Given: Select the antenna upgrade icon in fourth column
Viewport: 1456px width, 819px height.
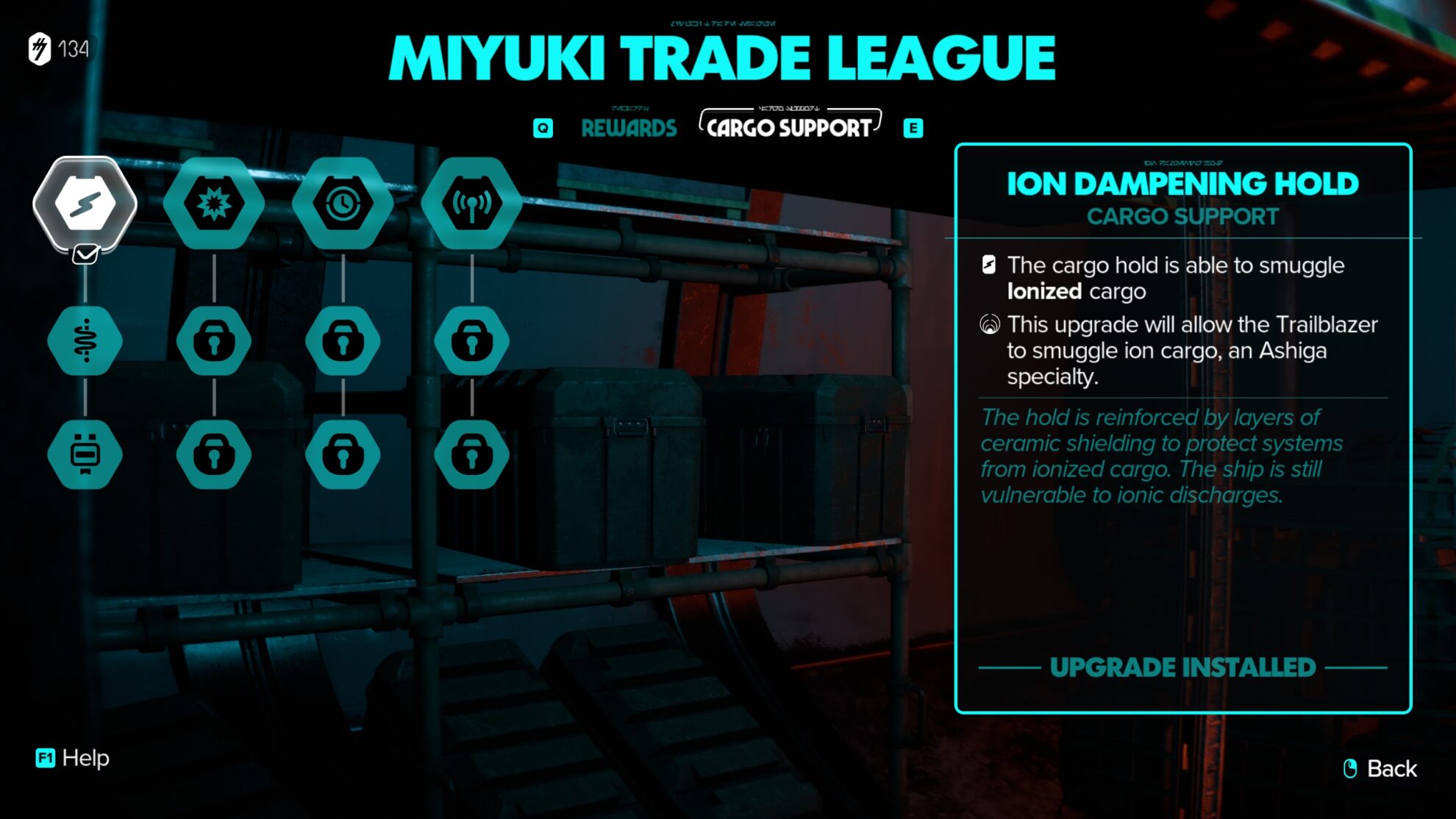Looking at the screenshot, I should point(473,204).
